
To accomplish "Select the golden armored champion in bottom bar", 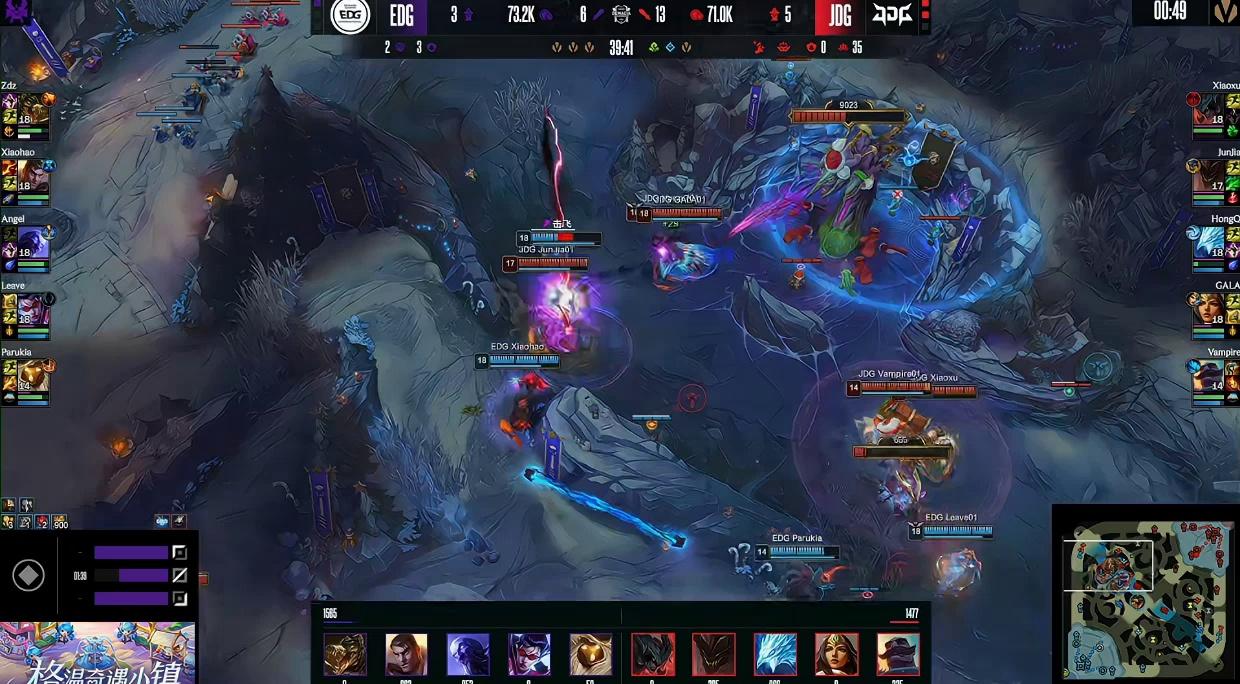I will tap(344, 655).
